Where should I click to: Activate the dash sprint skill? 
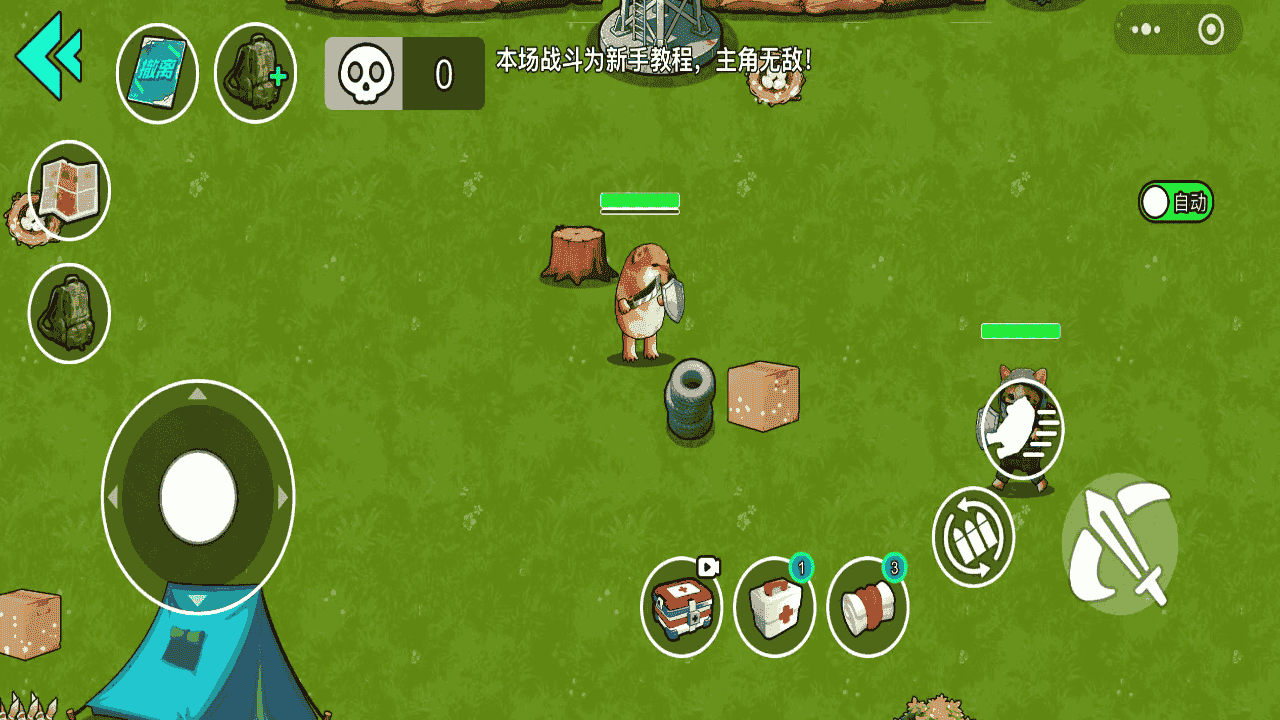pos(1022,429)
